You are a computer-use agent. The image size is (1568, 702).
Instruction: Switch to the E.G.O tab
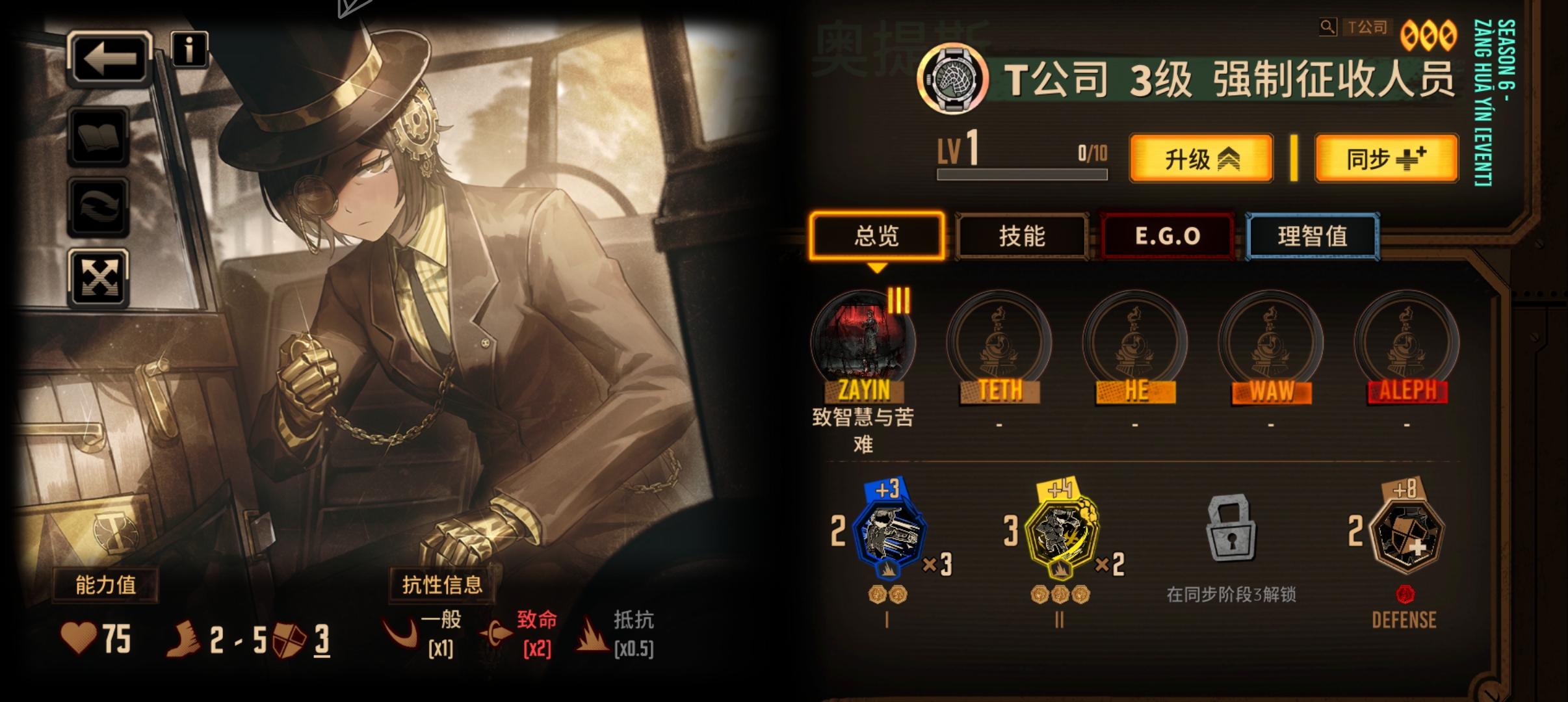pos(1168,237)
